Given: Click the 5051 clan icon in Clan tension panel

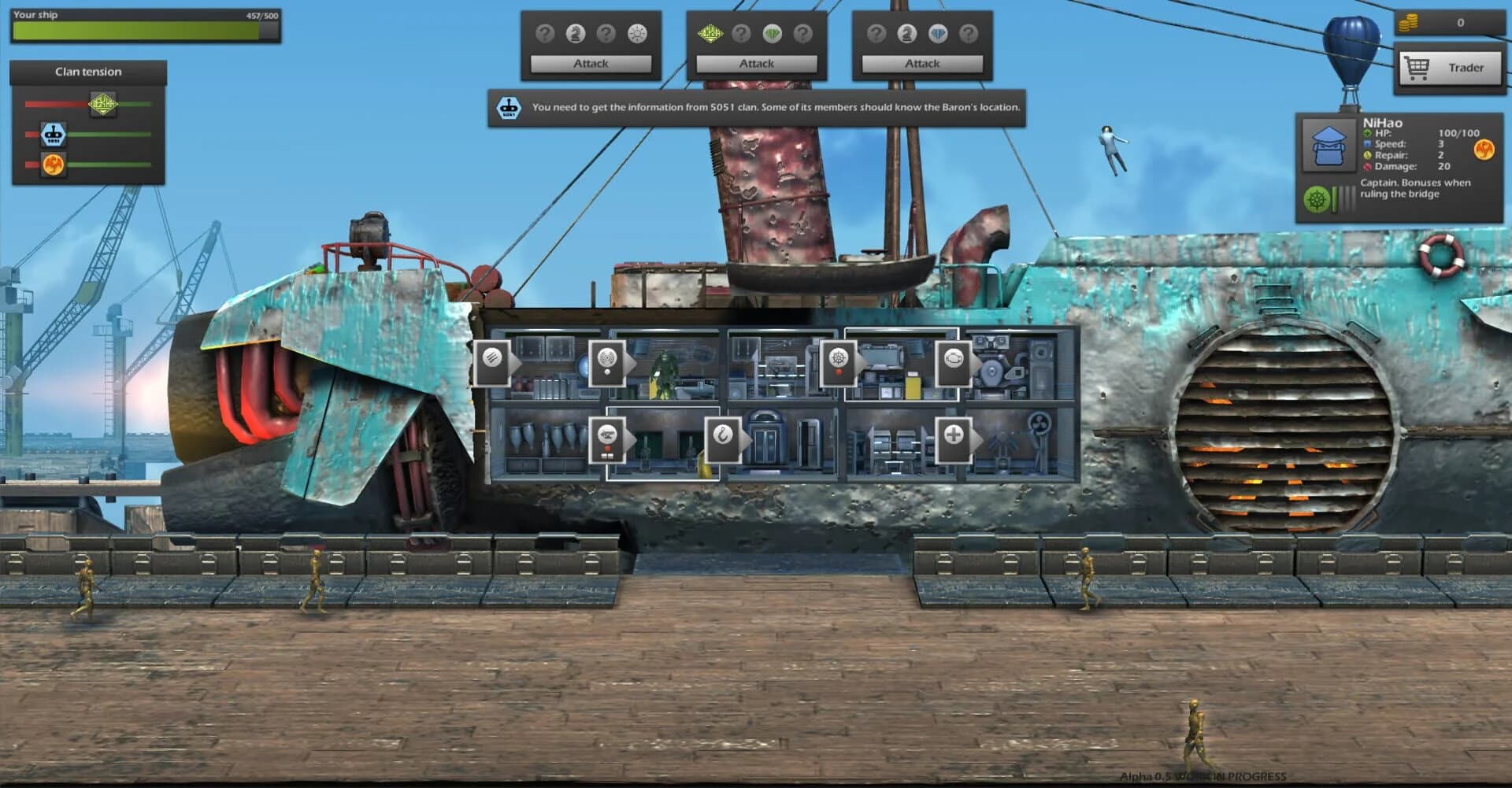Looking at the screenshot, I should click(x=53, y=134).
